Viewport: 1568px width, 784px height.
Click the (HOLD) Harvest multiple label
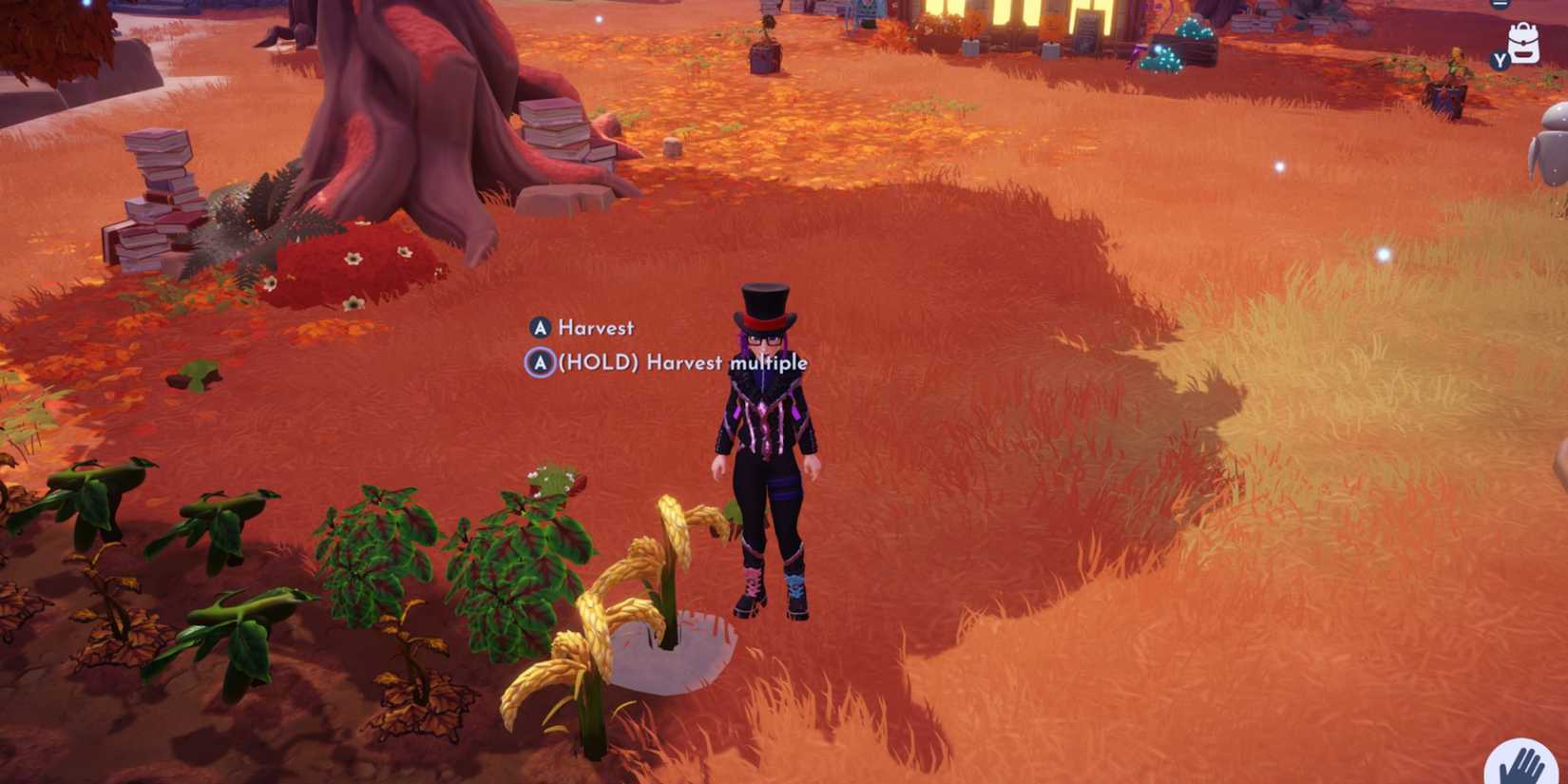coord(681,363)
